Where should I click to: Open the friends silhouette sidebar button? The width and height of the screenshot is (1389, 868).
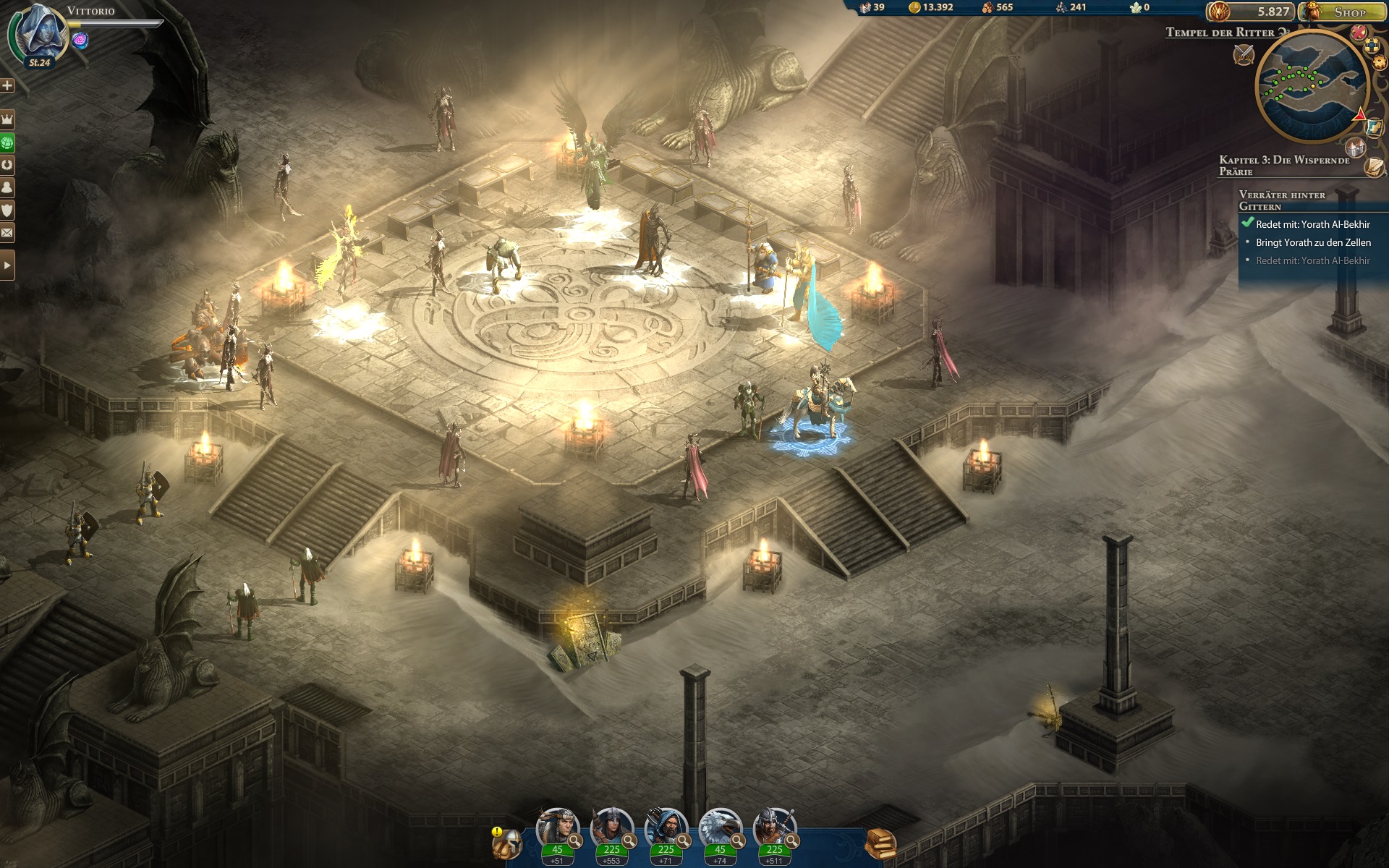(7, 187)
